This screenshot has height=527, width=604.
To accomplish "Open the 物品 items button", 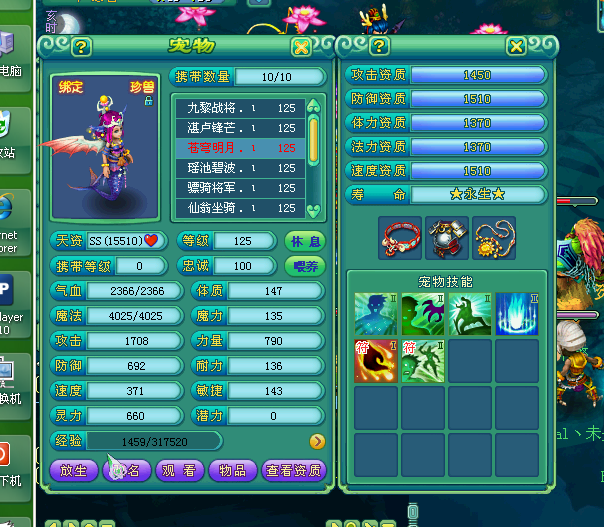I will coord(233,471).
